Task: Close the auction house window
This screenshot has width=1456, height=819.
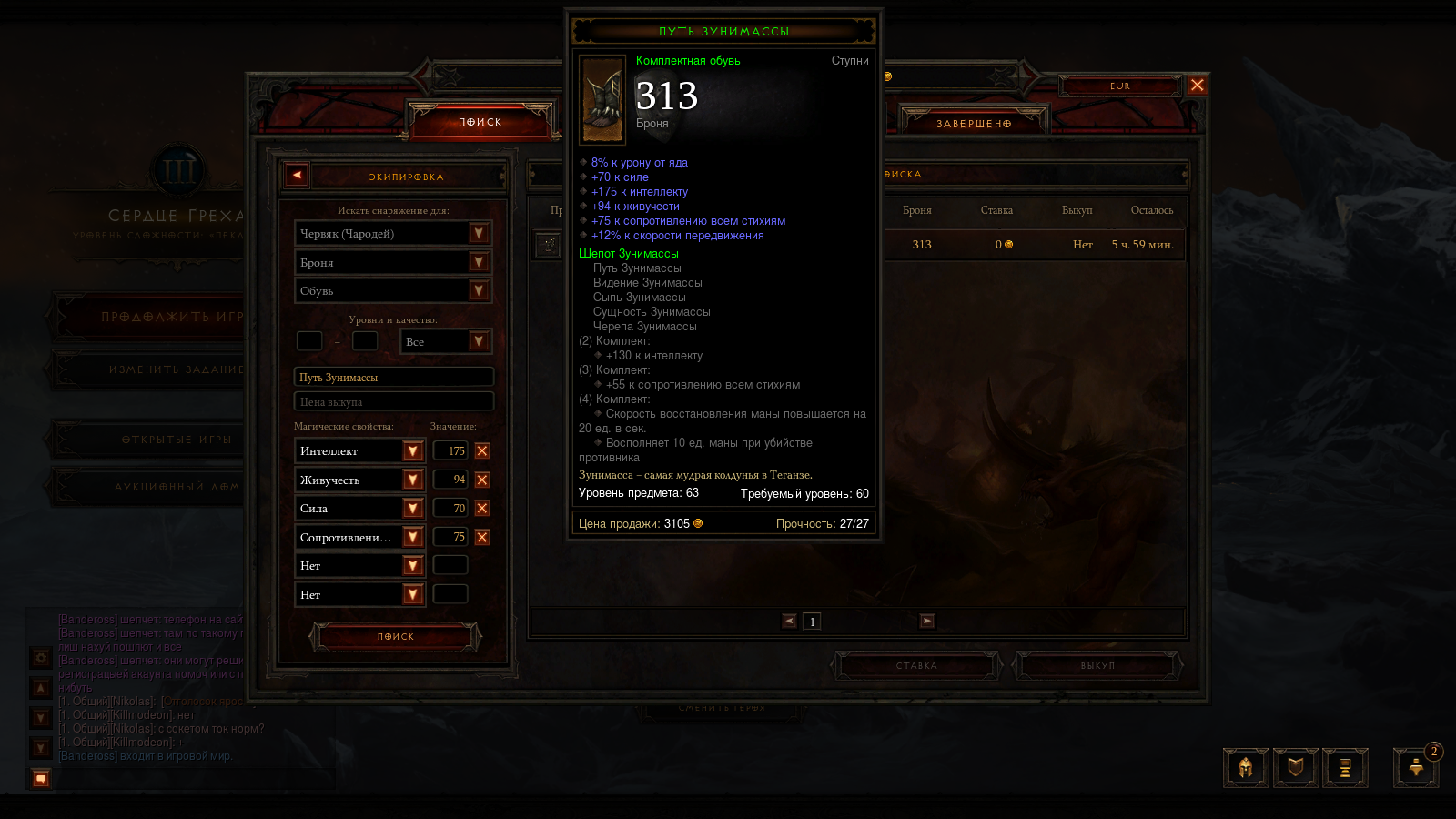Action: 1198,86
